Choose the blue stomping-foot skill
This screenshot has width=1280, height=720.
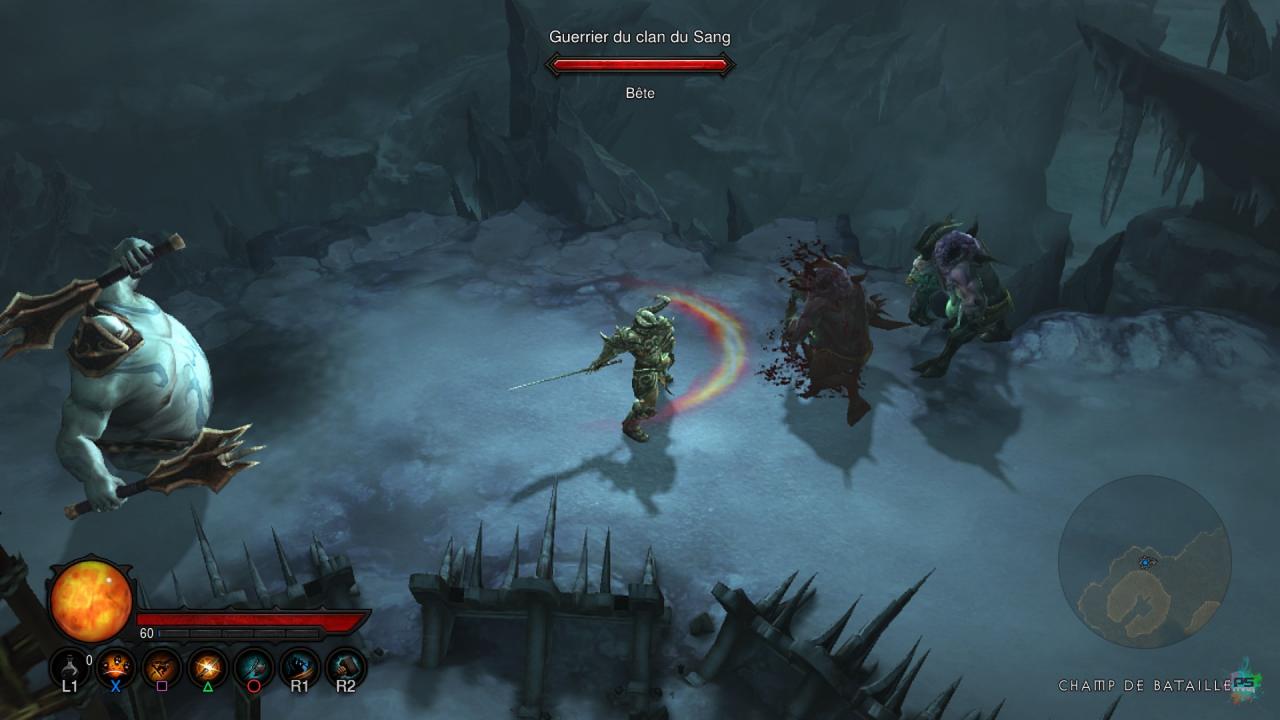pos(299,666)
